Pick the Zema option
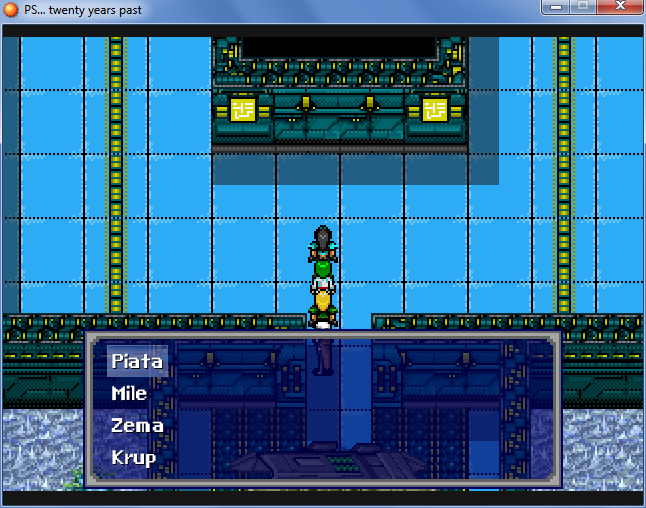The width and height of the screenshot is (646, 508). [x=137, y=425]
